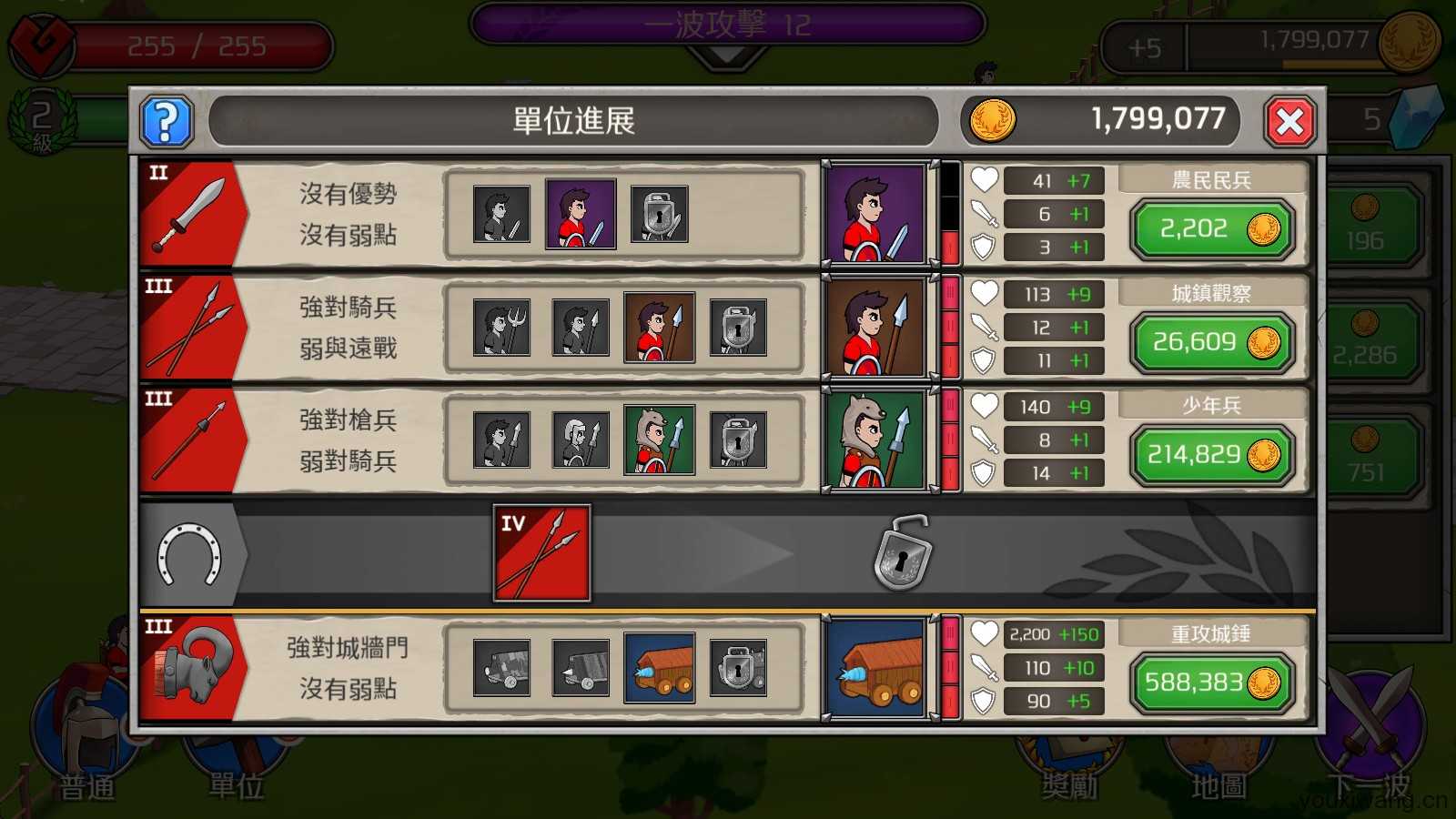The width and height of the screenshot is (1456, 819).
Task: Select the highlighted cart upgrade thumbnail
Action: [661, 669]
